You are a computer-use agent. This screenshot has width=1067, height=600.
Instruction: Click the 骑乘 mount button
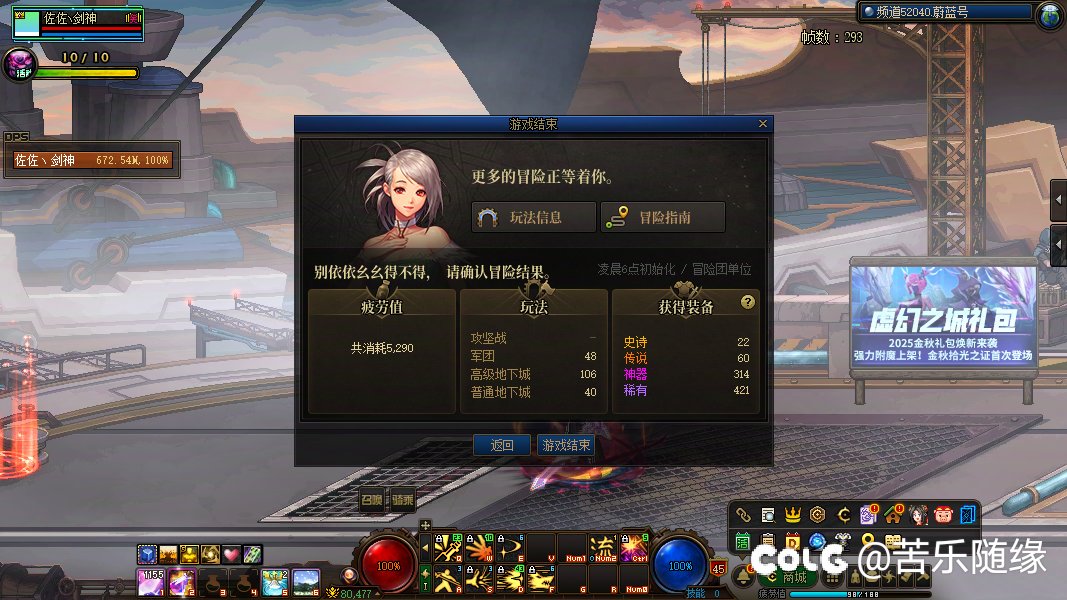(x=402, y=499)
